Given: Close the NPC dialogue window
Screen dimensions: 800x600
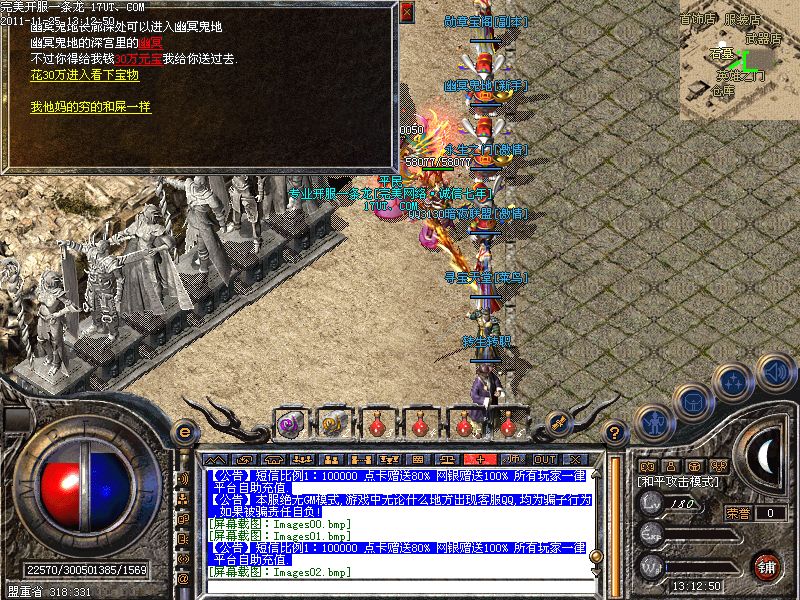Looking at the screenshot, I should (x=406, y=14).
